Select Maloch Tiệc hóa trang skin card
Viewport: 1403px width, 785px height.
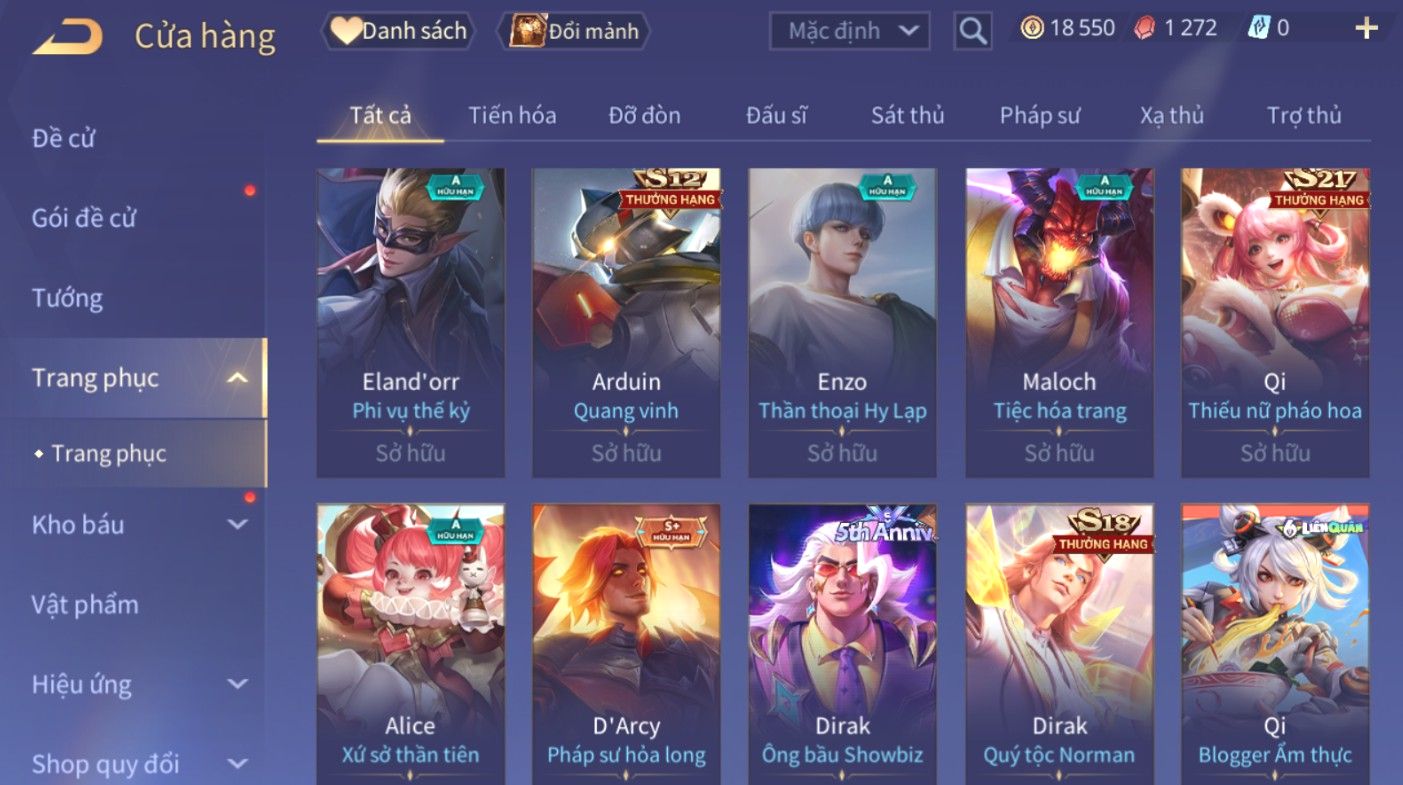(x=1059, y=322)
